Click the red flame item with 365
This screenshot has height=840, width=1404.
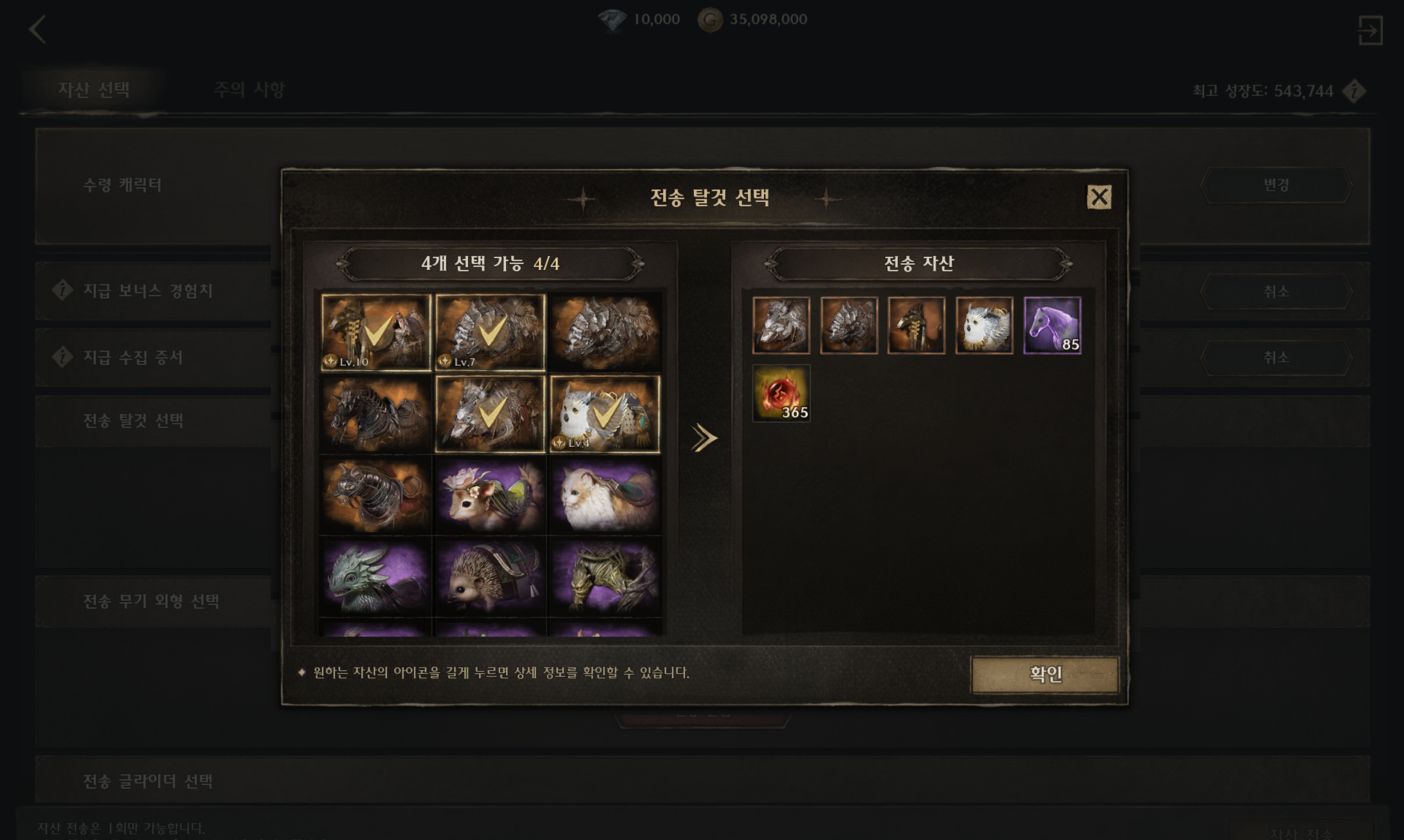click(781, 393)
